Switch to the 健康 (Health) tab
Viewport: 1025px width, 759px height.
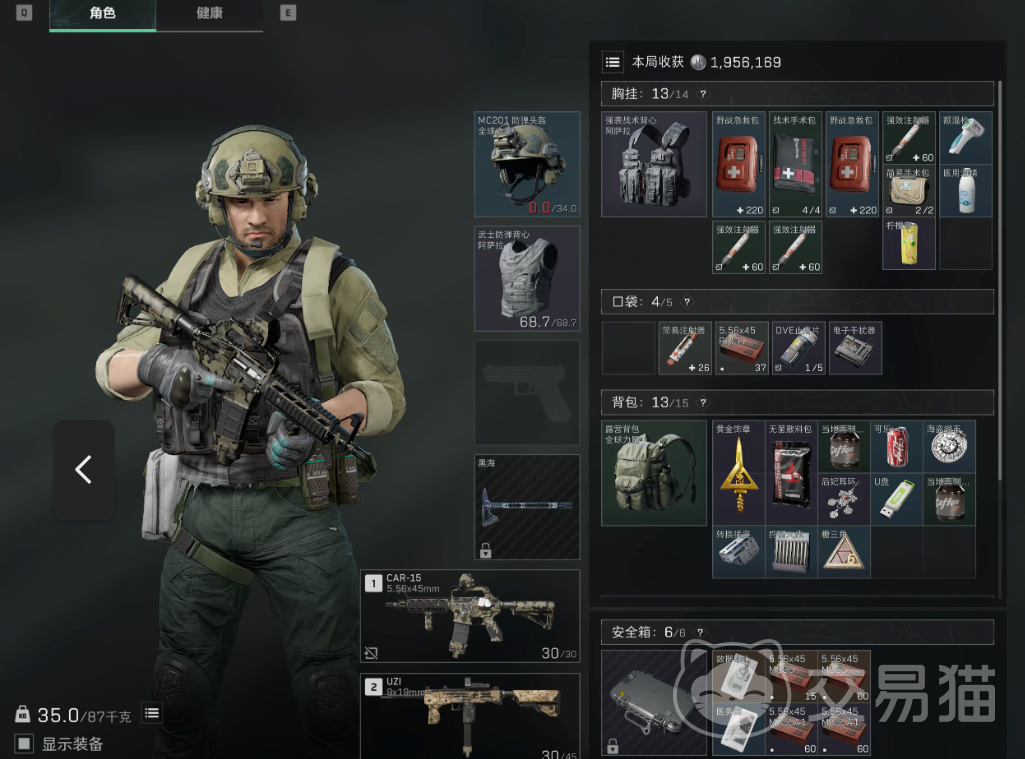tap(209, 14)
